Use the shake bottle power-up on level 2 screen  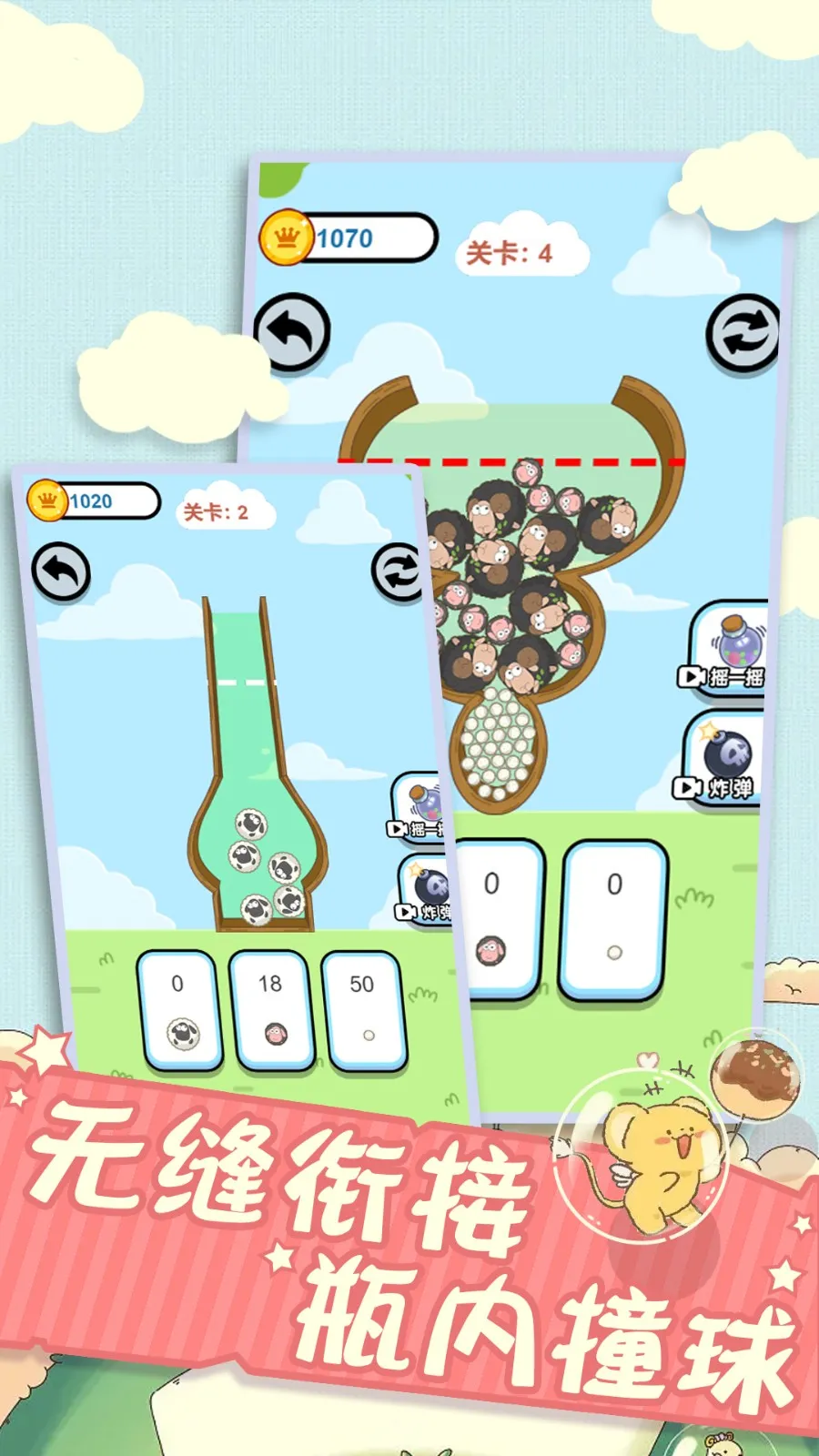(420, 808)
